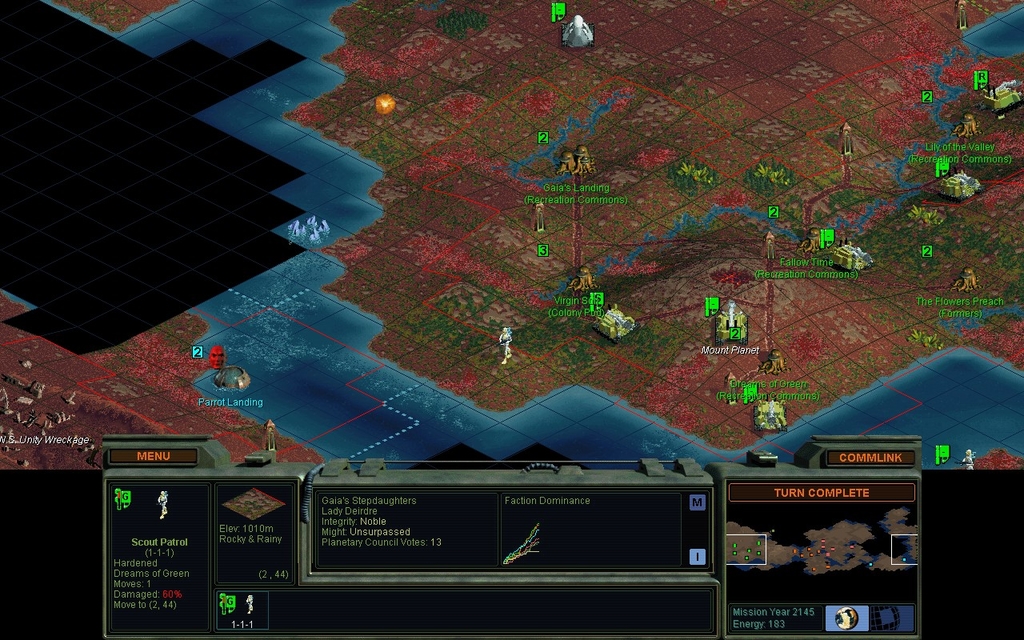This screenshot has width=1024, height=640.
Task: Switch to the planet globe view icon
Action: click(846, 617)
